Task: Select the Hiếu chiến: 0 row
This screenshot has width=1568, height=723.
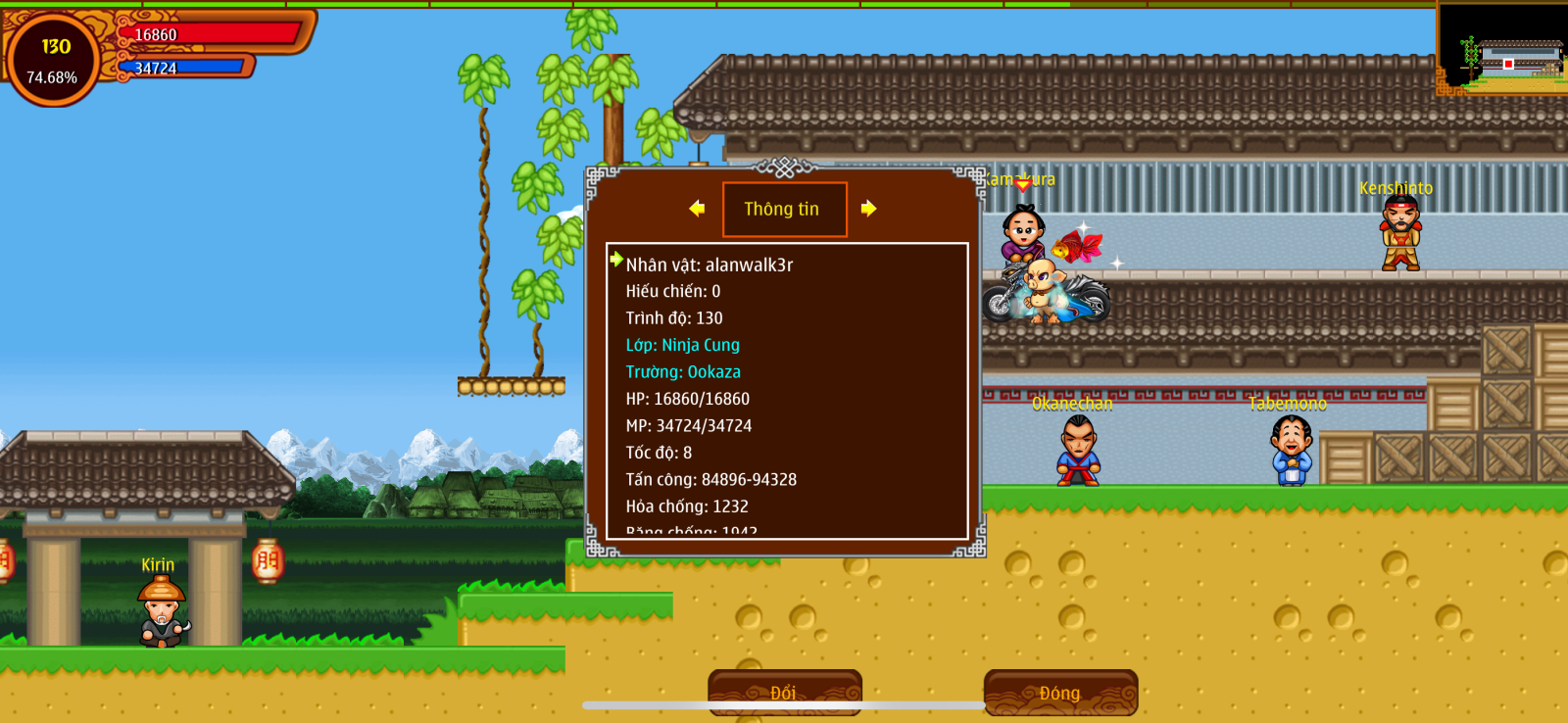Action: point(673,291)
